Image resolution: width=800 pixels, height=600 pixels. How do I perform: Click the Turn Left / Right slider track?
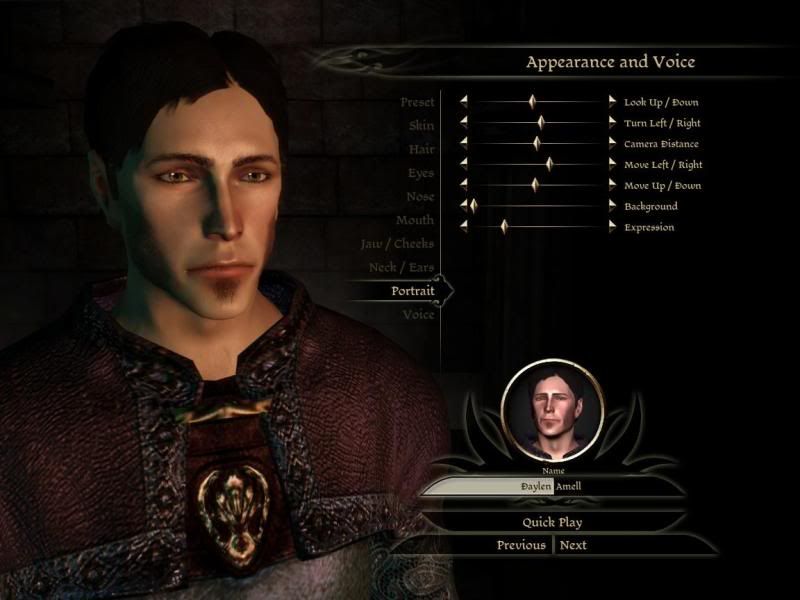tap(540, 122)
